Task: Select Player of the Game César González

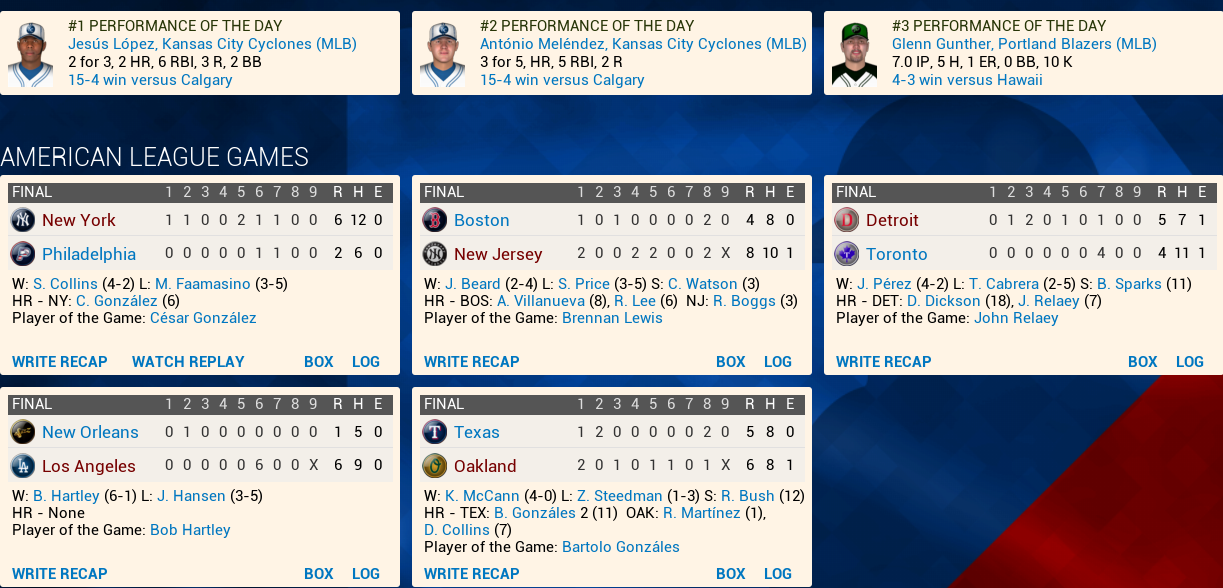Action: coord(203,318)
